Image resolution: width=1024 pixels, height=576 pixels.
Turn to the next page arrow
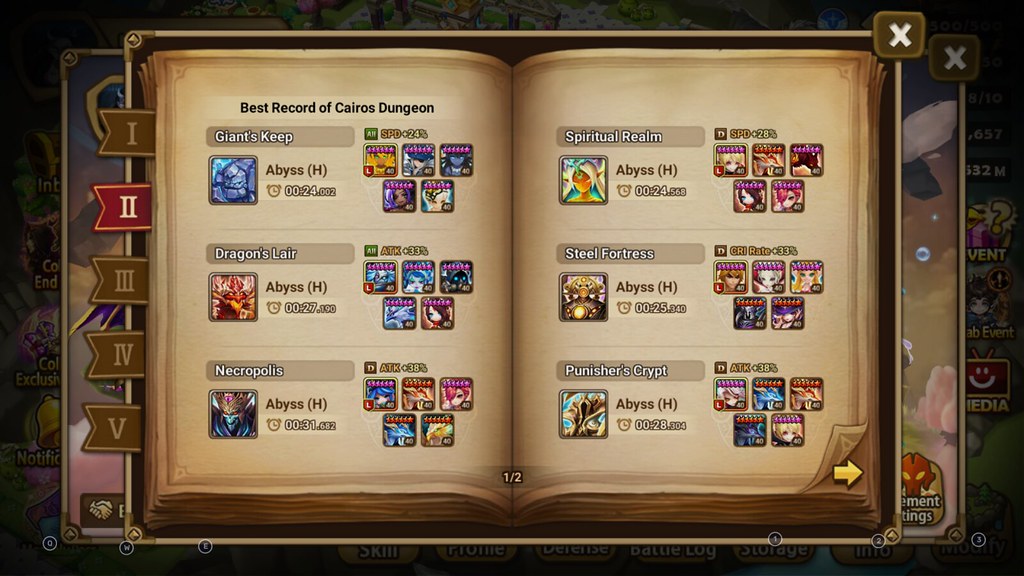847,472
